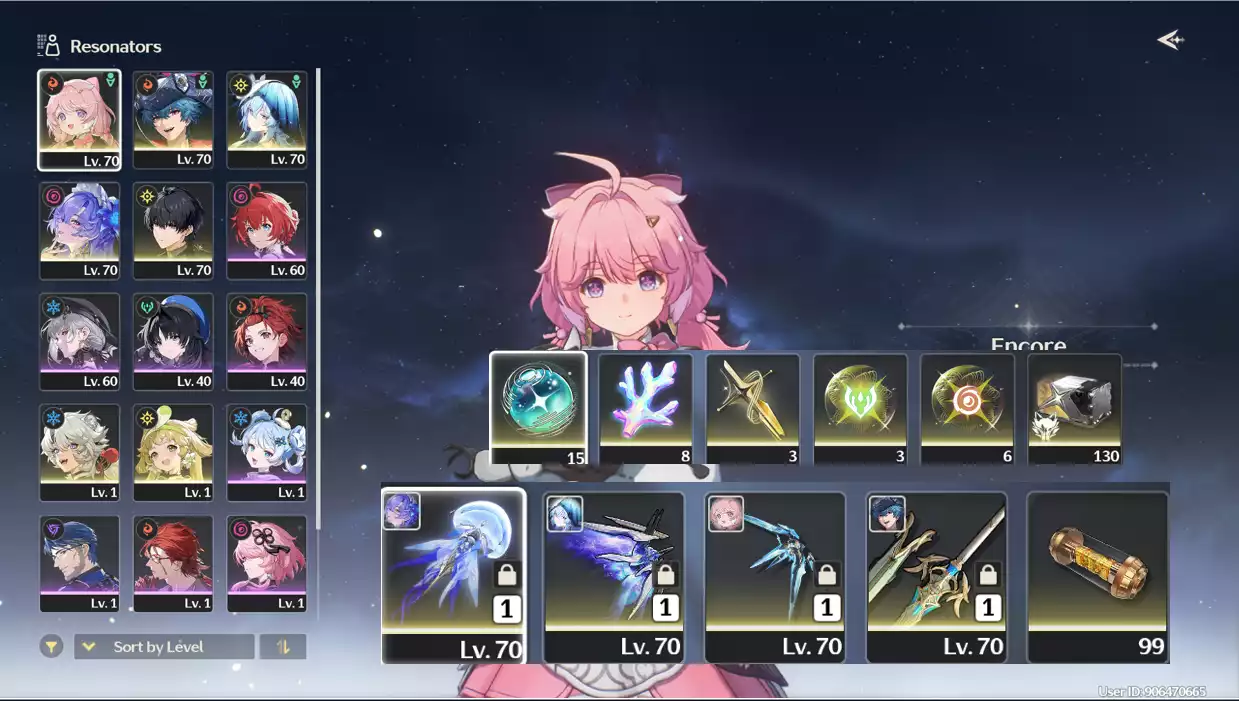1239x701 pixels.
Task: Go back using the top-right arrow
Action: 1170,40
